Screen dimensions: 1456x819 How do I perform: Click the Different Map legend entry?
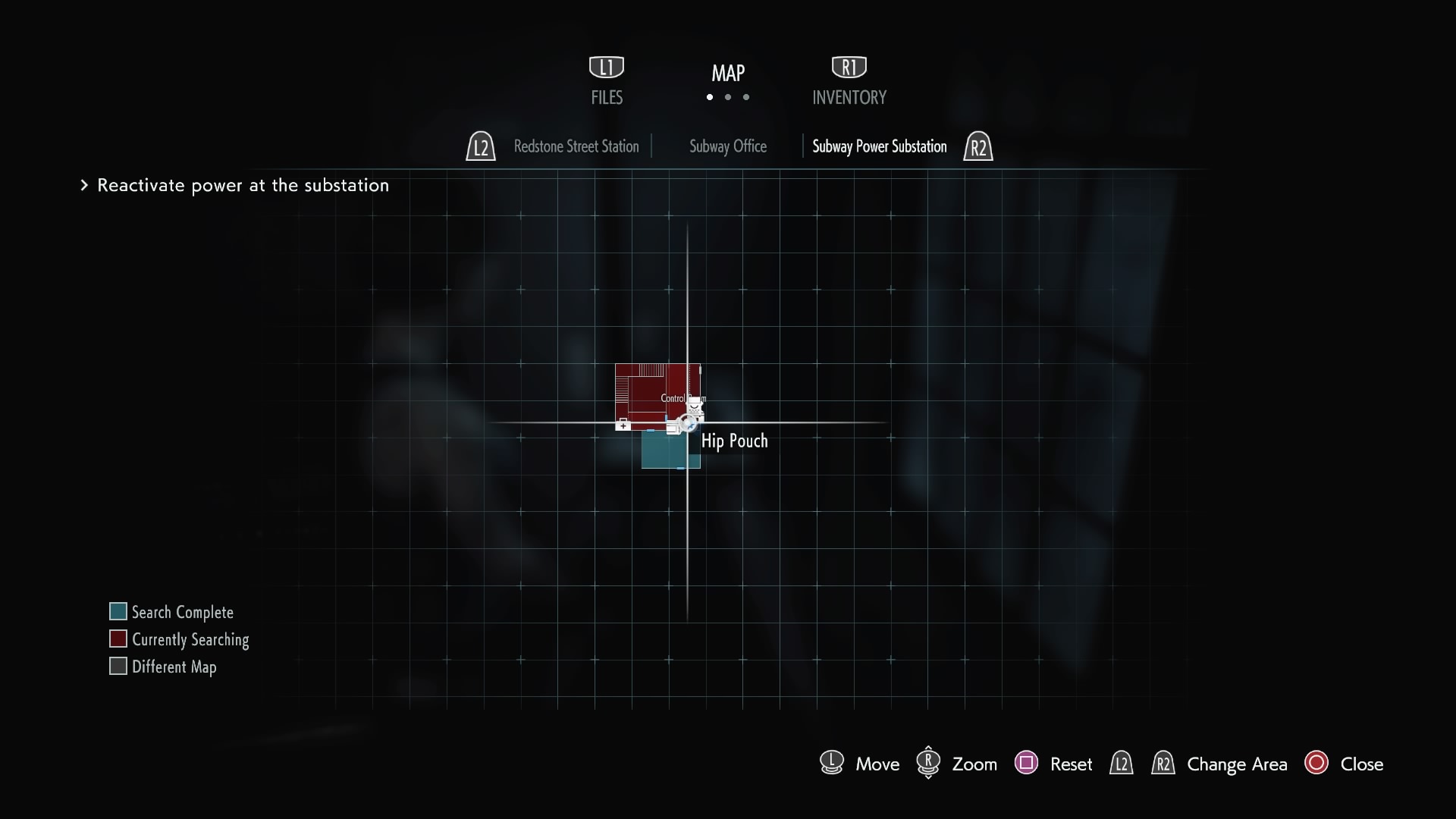pos(174,667)
